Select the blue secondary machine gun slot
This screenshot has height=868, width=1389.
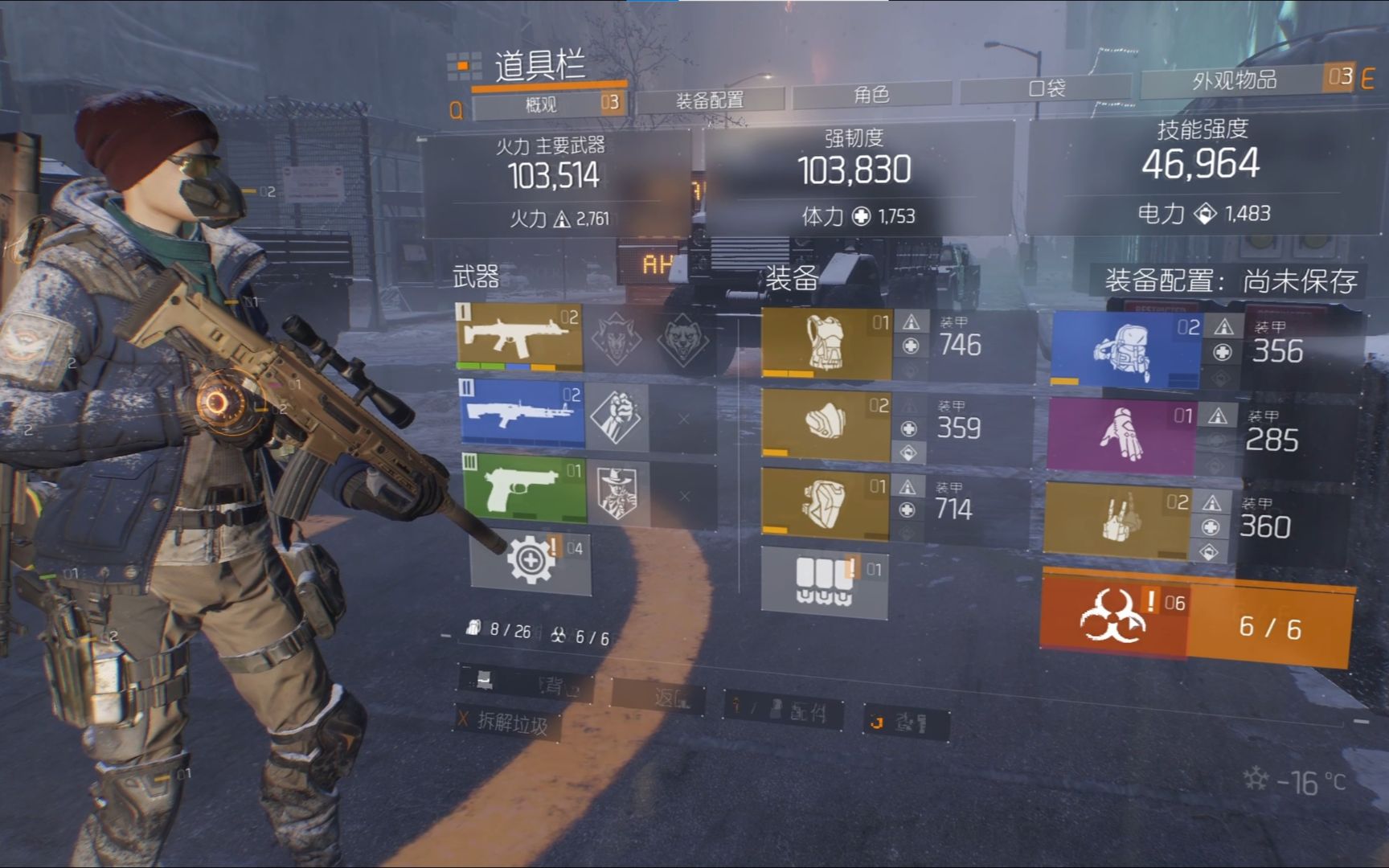pos(522,412)
